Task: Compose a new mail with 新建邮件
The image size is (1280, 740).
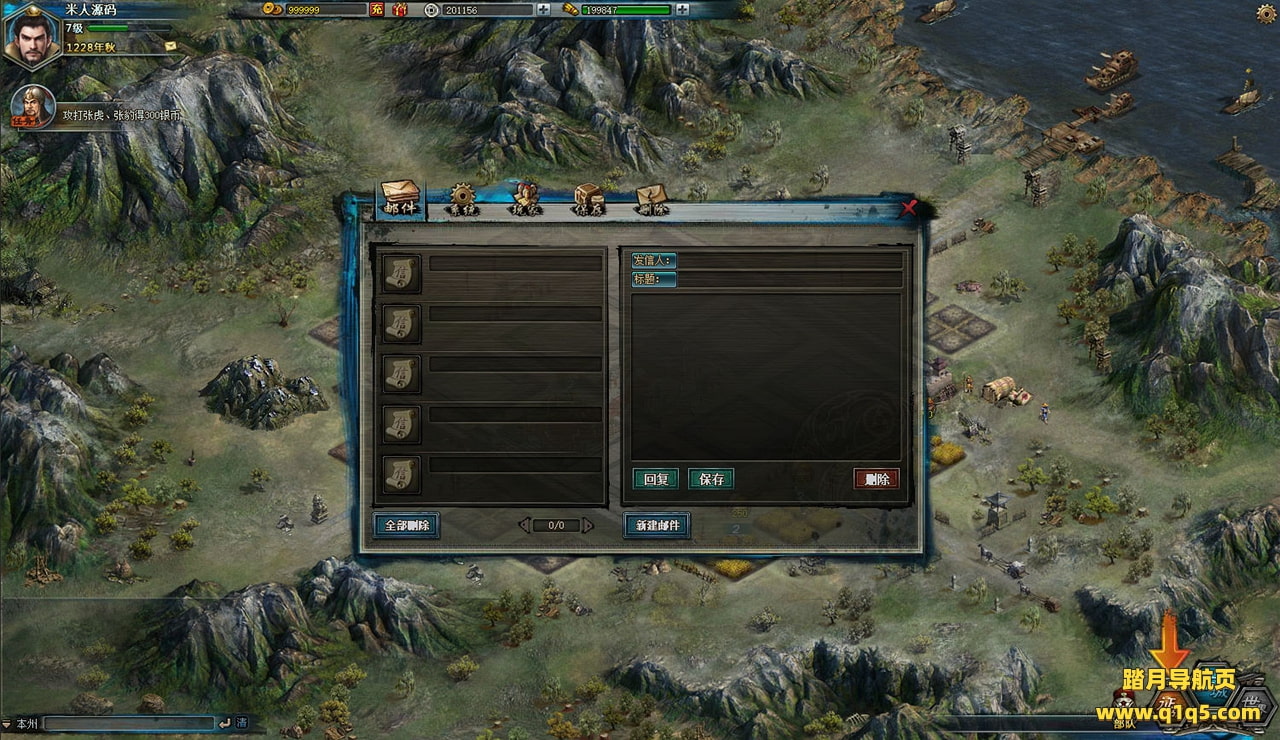Action: click(657, 525)
